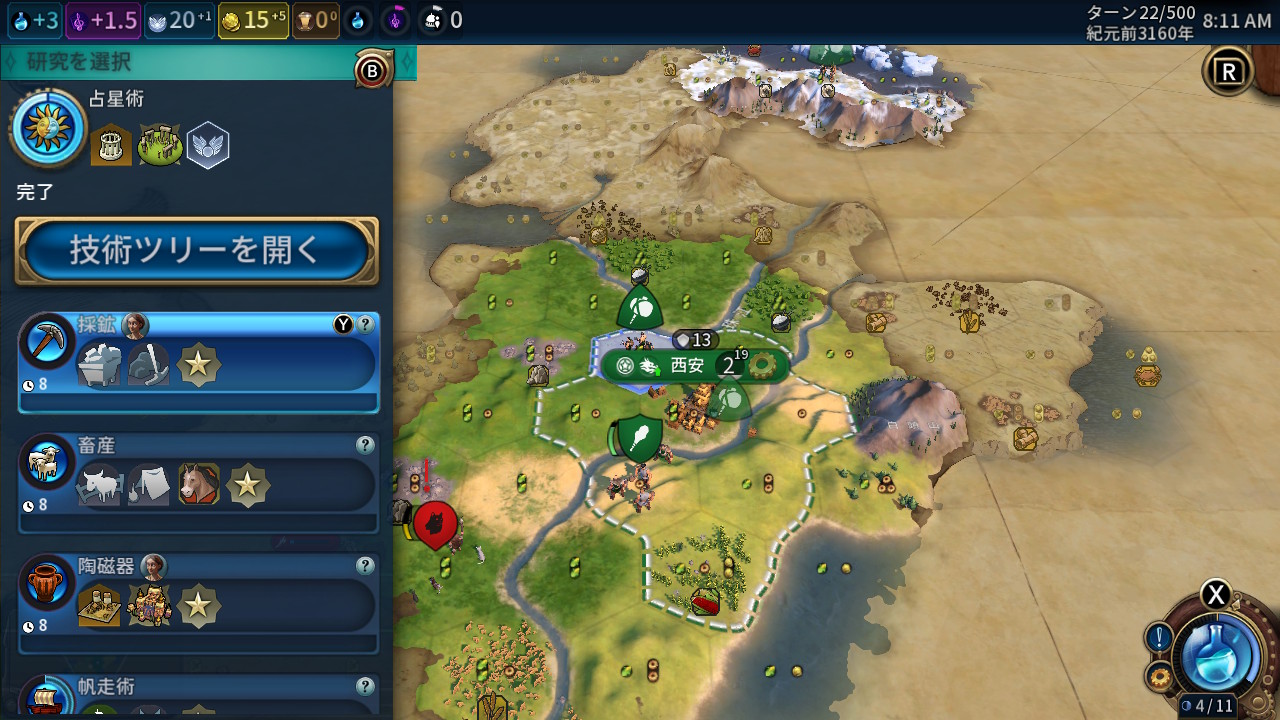This screenshot has height=720, width=1280.
Task: Click the 占星術 sun-and-moon technology icon
Action: [48, 128]
